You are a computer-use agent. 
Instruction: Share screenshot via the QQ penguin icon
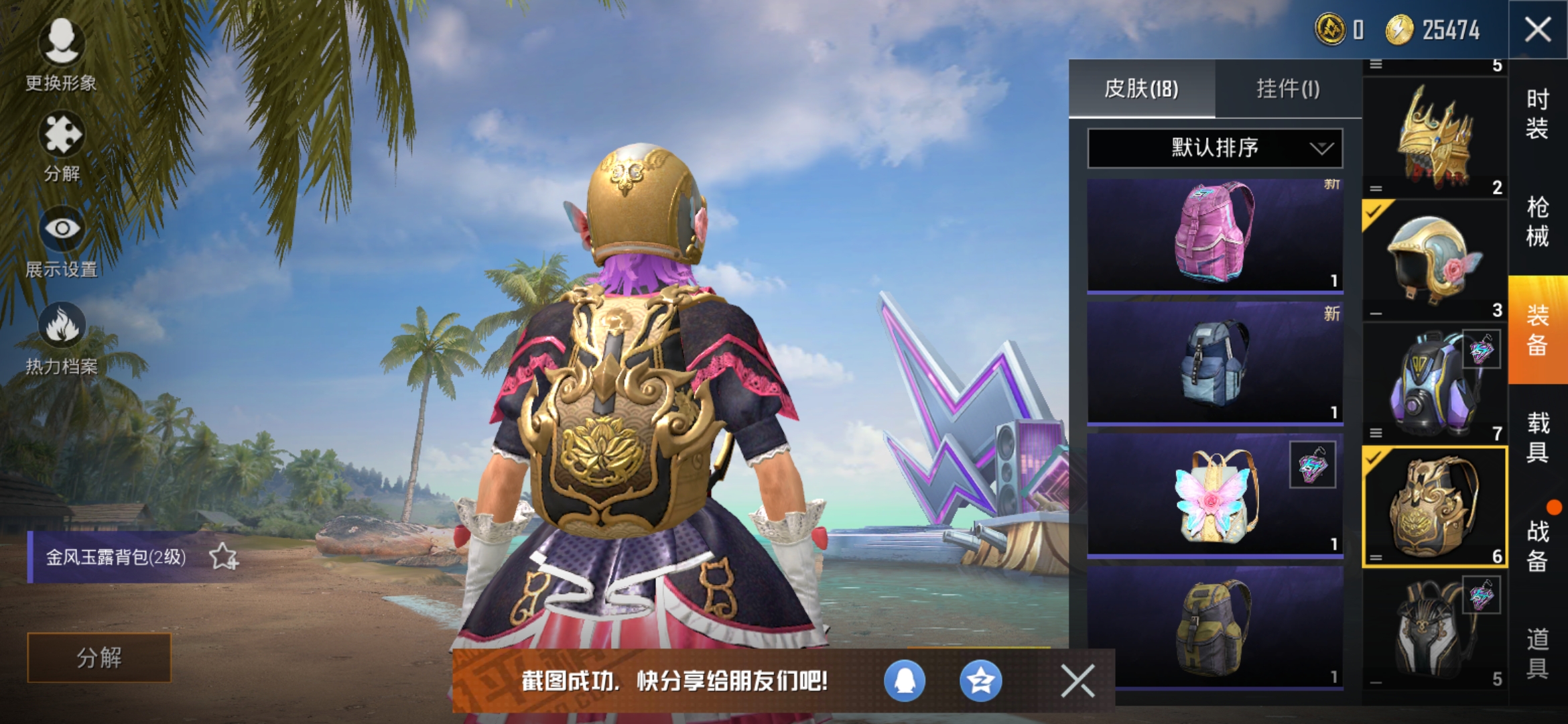905,681
